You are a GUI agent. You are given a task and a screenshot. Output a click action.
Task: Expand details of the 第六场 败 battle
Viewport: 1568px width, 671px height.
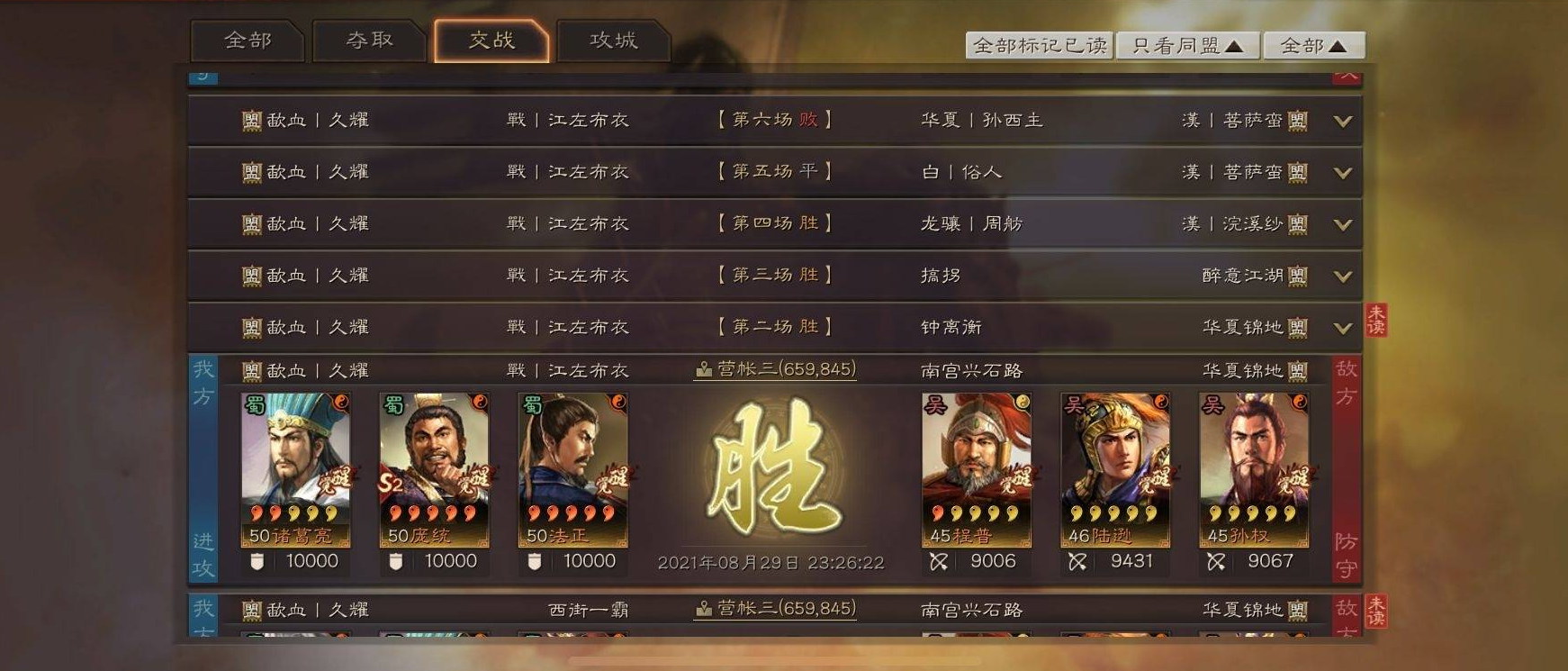1342,120
